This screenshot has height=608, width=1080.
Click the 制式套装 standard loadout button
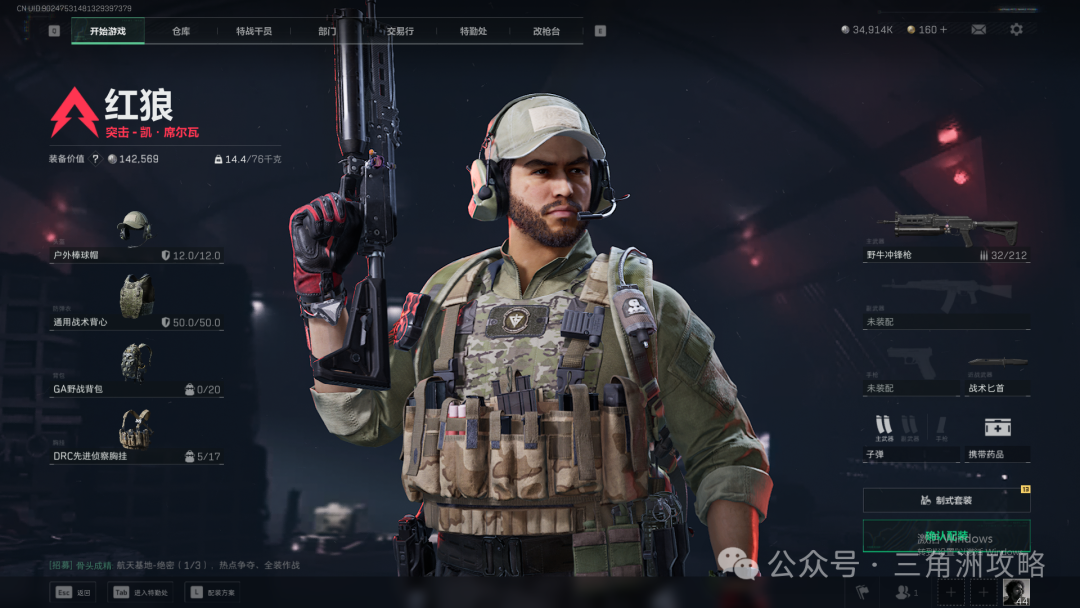click(946, 500)
